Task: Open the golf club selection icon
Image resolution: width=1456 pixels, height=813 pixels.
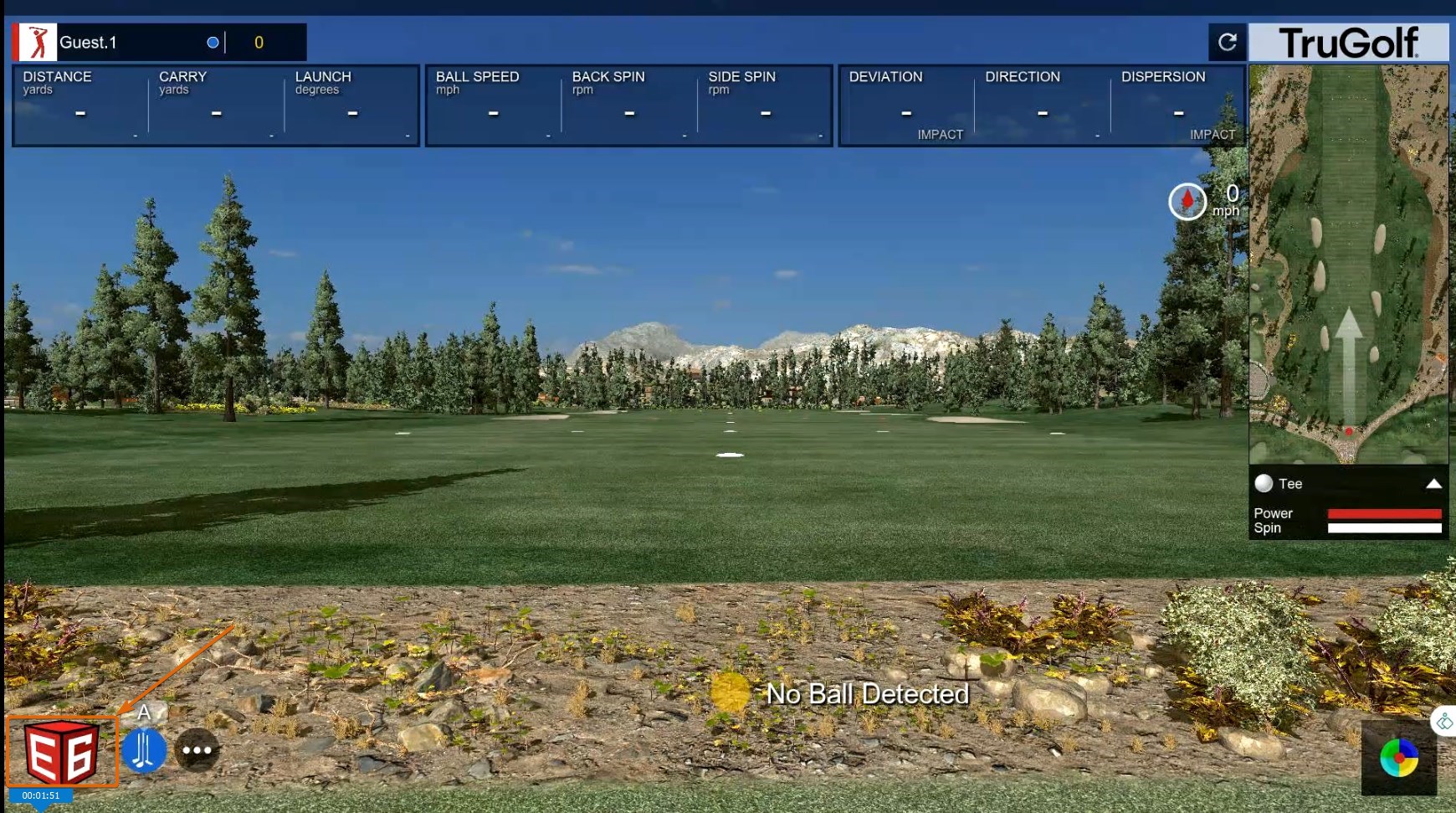Action: click(144, 749)
